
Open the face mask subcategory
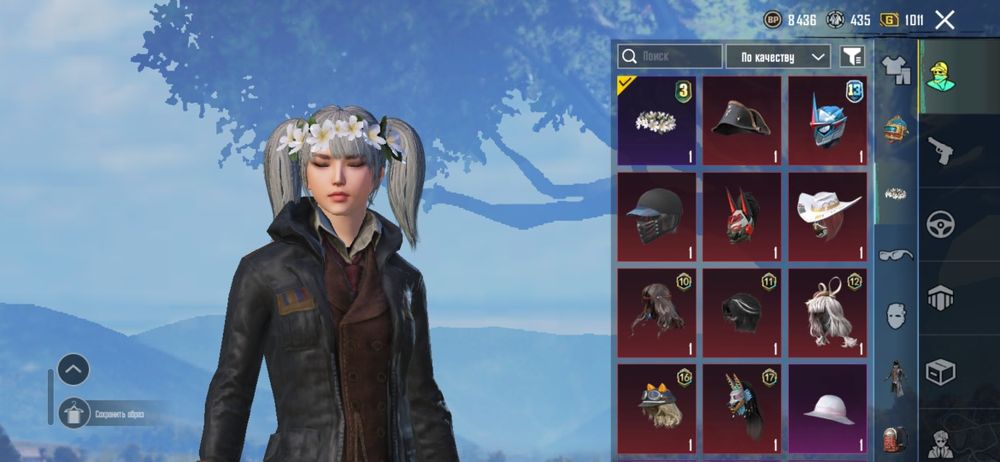tap(896, 316)
